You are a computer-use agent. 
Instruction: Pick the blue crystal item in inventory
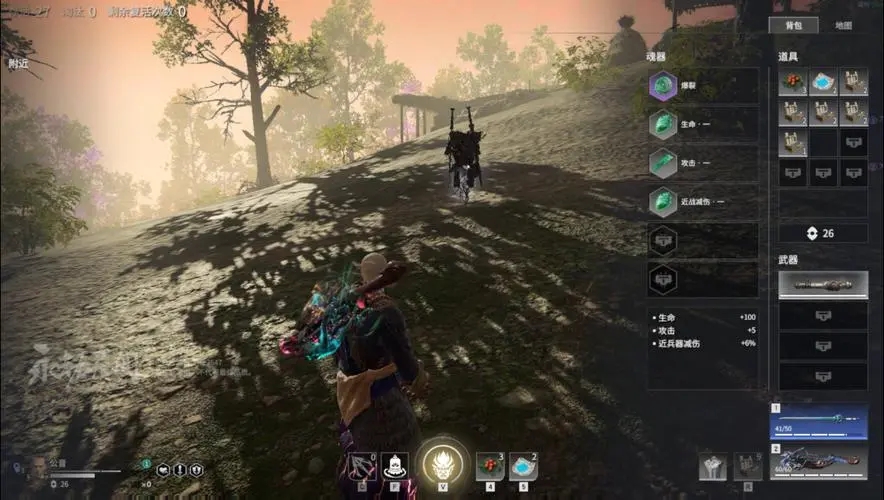tap(823, 82)
